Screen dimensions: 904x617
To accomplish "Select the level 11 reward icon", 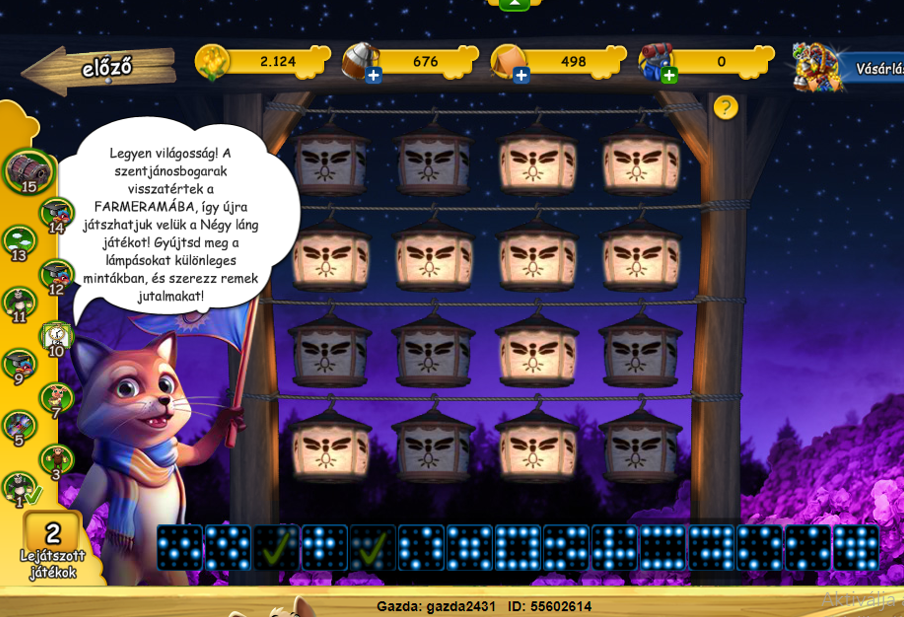I will tap(20, 303).
